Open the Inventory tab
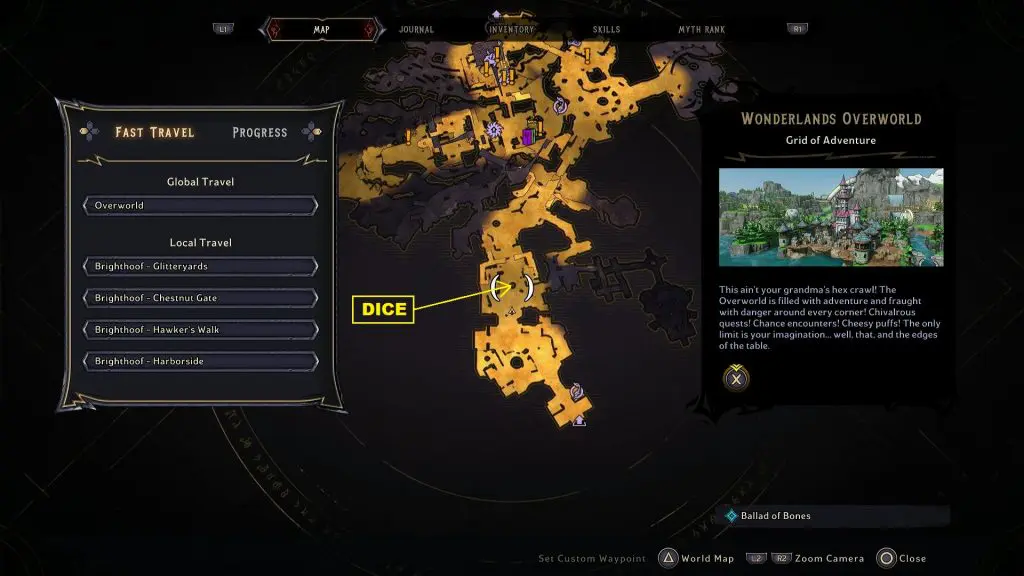 coord(510,30)
